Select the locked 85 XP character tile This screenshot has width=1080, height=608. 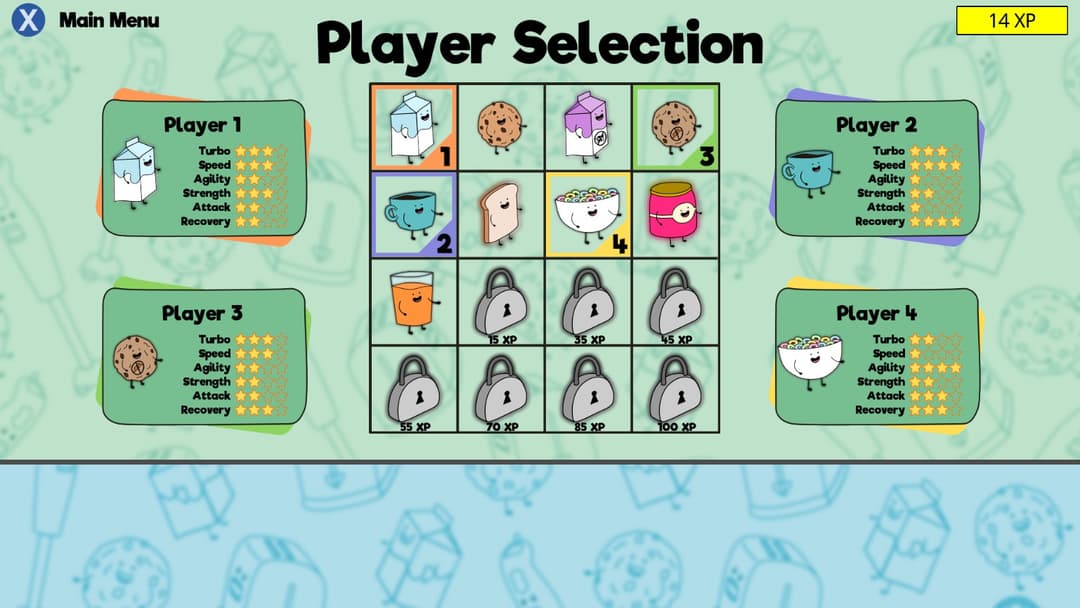(588, 388)
